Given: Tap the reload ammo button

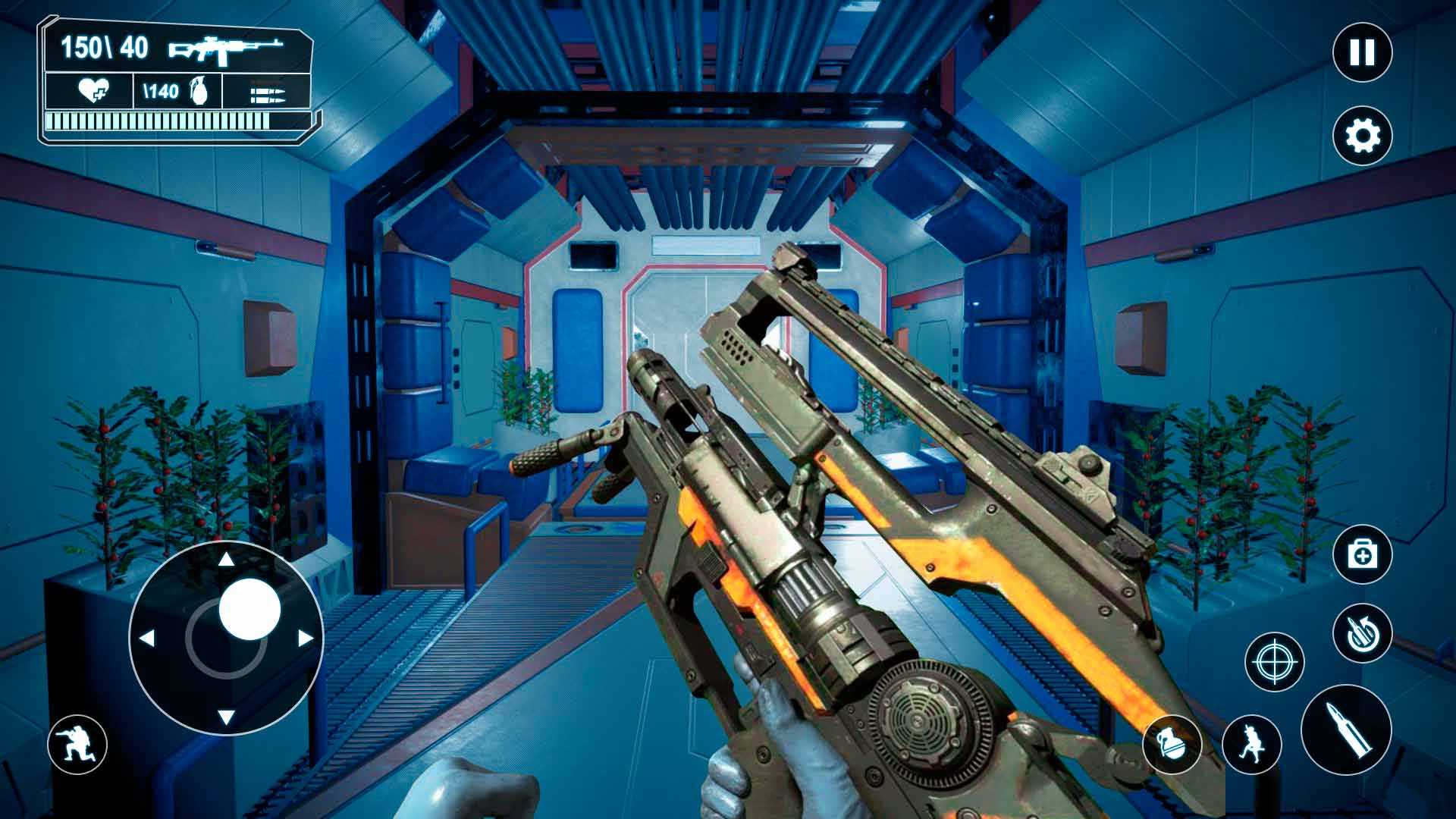Looking at the screenshot, I should coord(1362,632).
